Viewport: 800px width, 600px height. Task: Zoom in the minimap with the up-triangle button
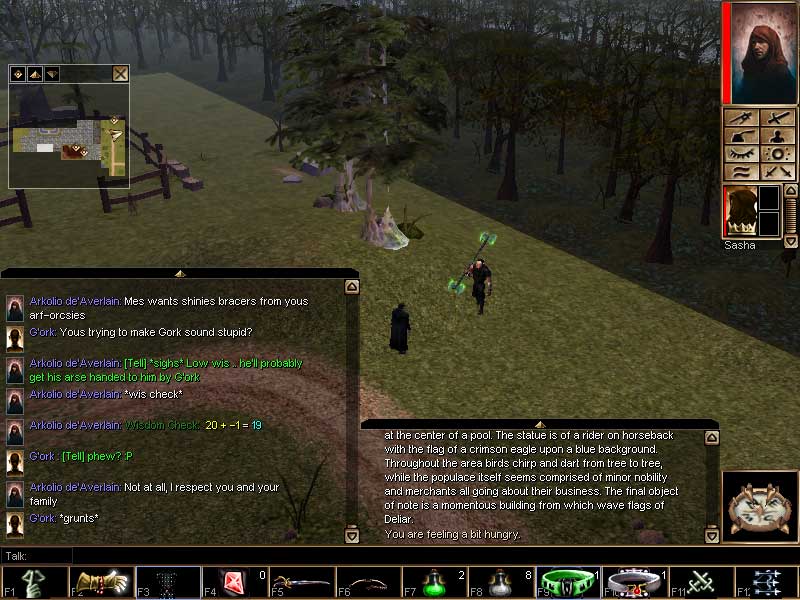(x=34, y=73)
